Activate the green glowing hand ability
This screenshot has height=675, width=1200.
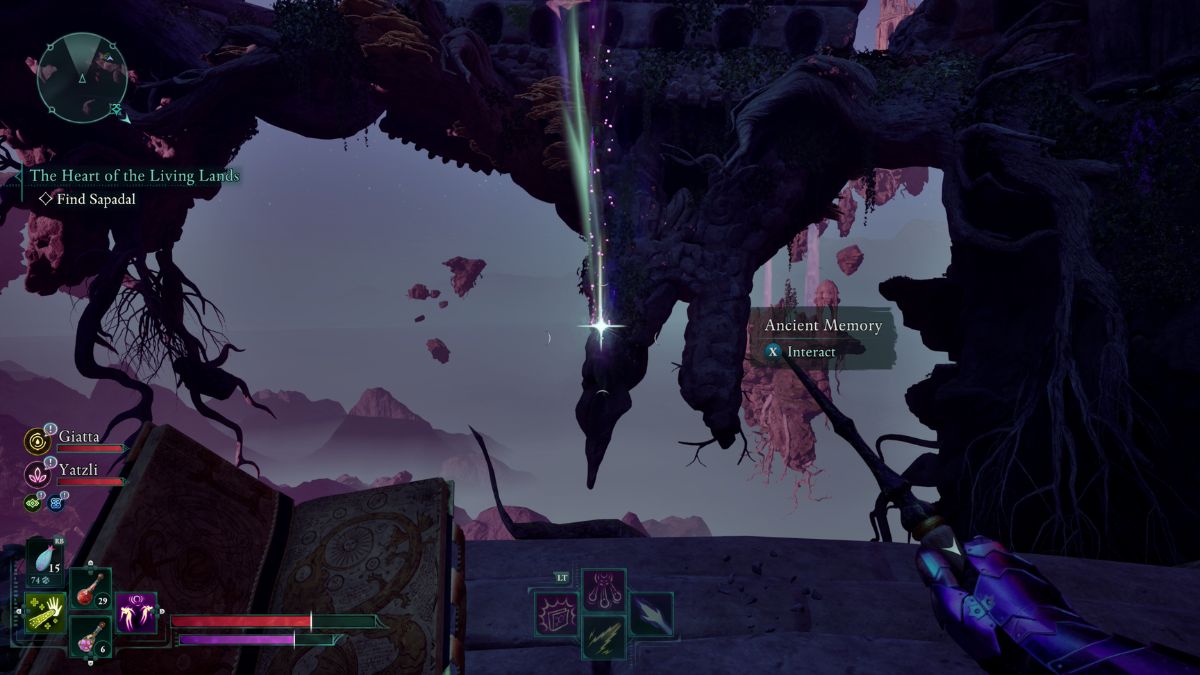click(46, 612)
